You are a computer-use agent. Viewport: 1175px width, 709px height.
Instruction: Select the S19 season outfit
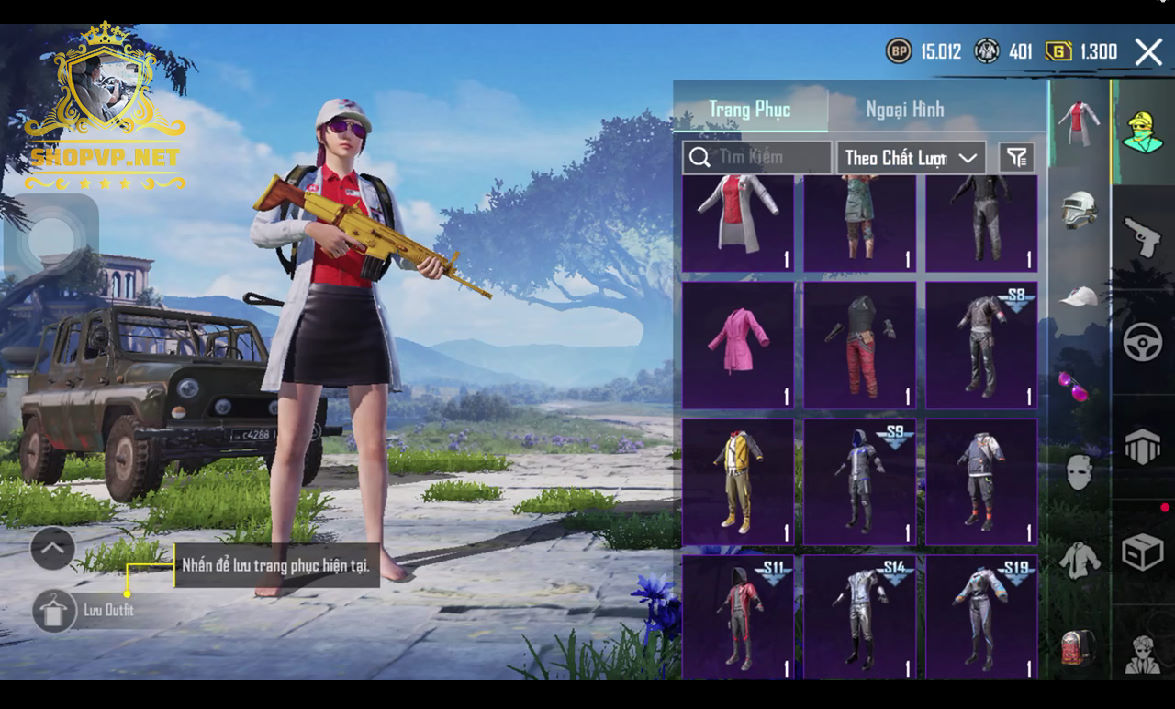click(x=981, y=617)
